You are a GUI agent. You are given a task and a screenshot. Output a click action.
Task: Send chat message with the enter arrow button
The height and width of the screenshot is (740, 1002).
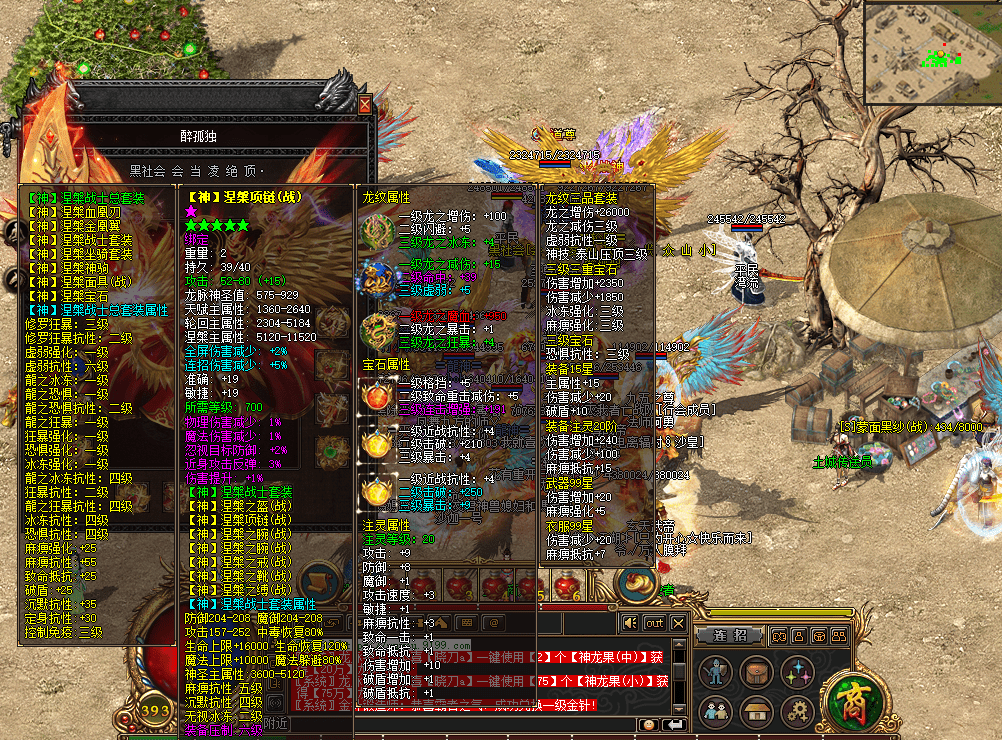click(674, 724)
